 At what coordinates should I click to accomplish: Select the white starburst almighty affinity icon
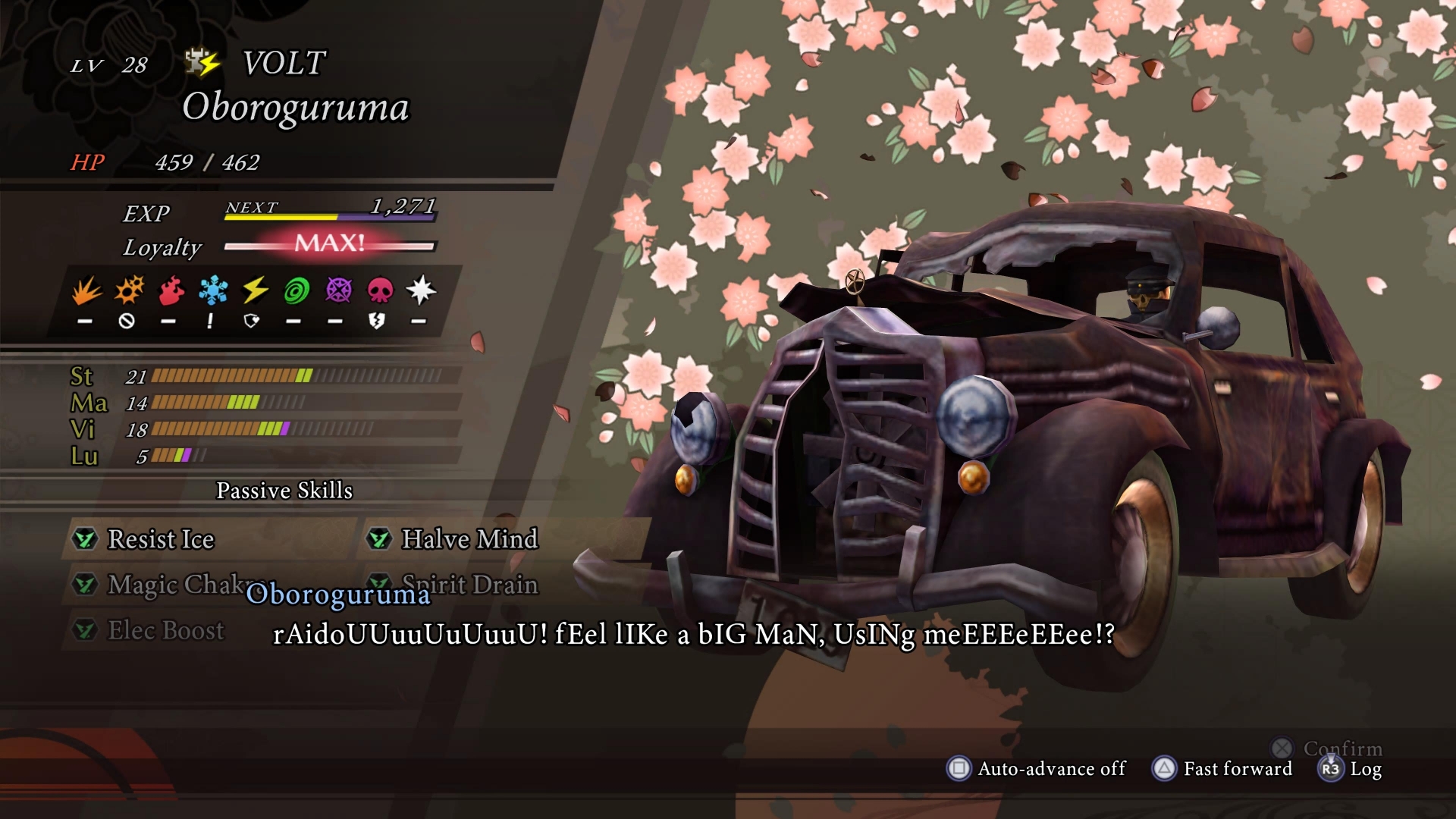[x=421, y=290]
